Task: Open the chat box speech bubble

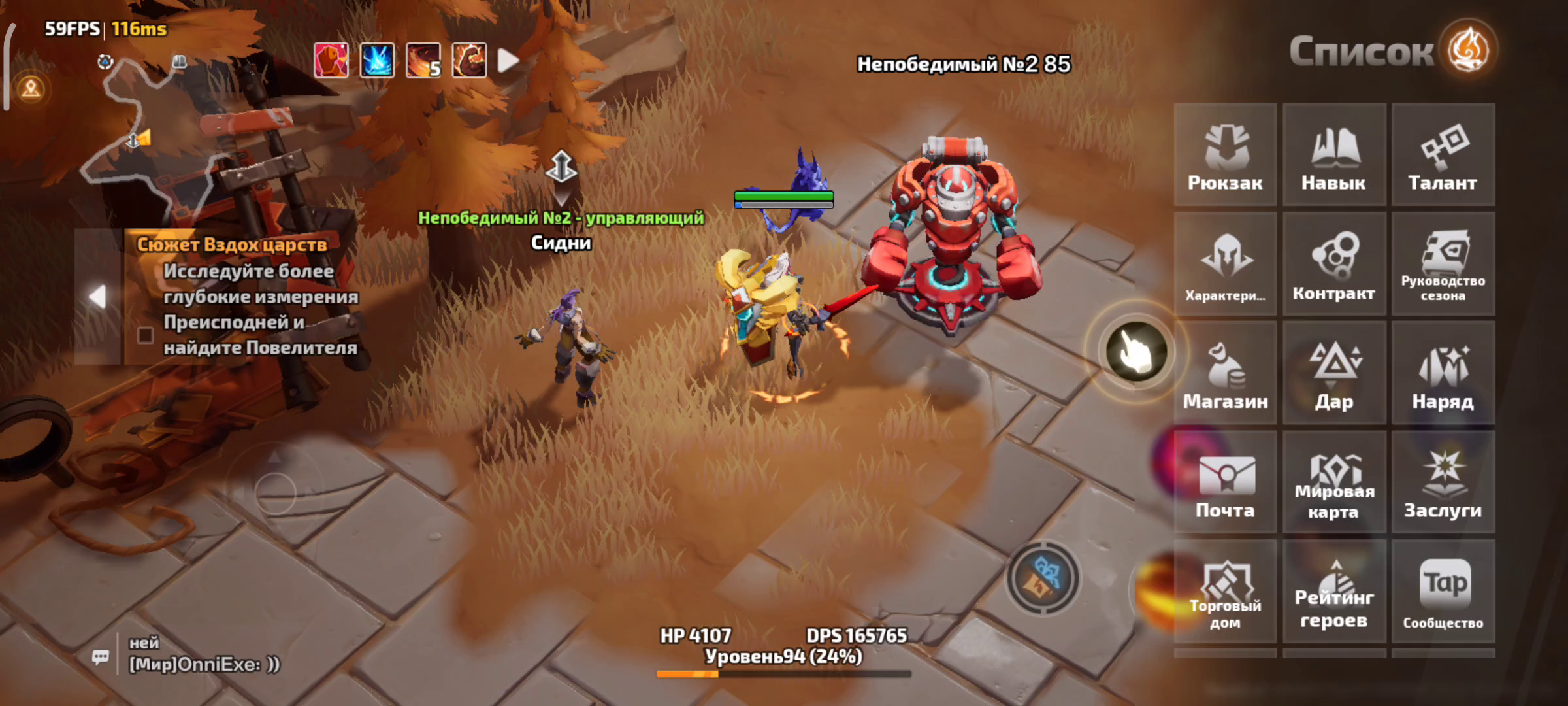Action: click(101, 656)
